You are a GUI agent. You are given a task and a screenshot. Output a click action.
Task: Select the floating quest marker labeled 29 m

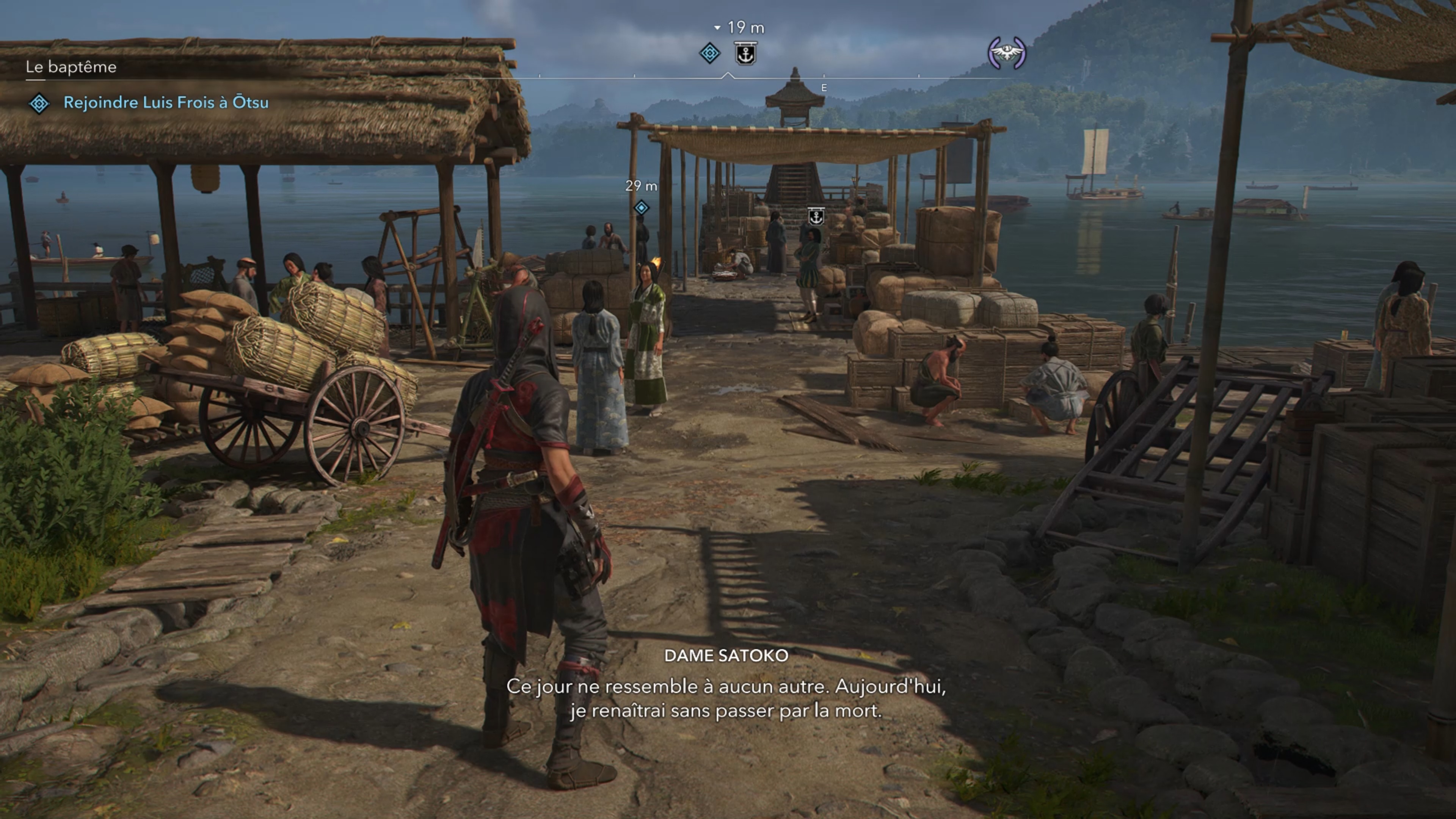point(641,208)
